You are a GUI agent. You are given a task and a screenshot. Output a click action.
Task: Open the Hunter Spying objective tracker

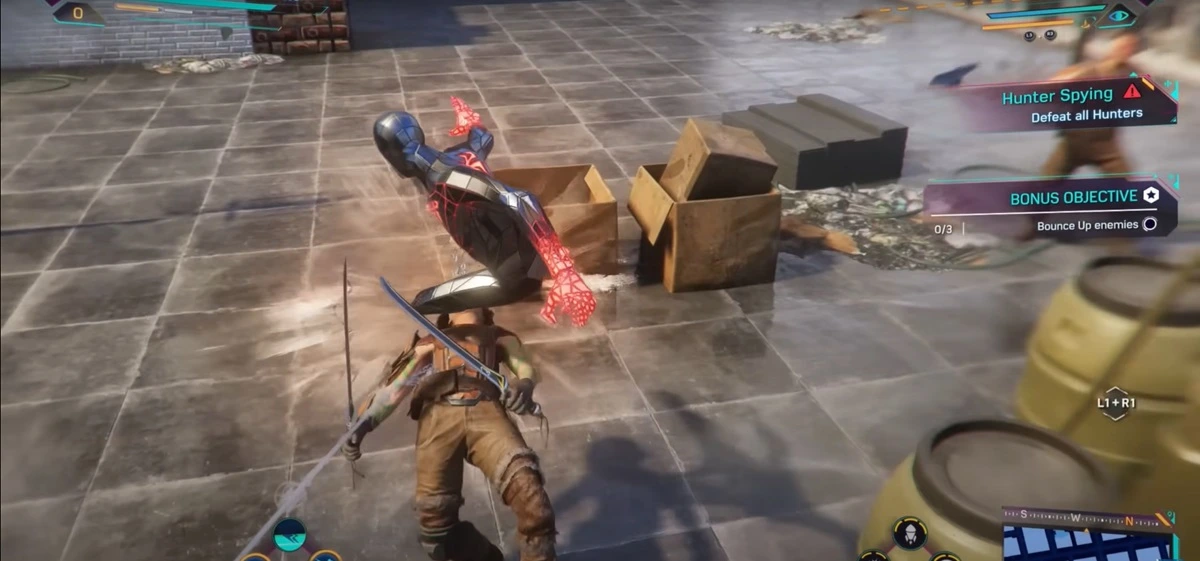1058,104
